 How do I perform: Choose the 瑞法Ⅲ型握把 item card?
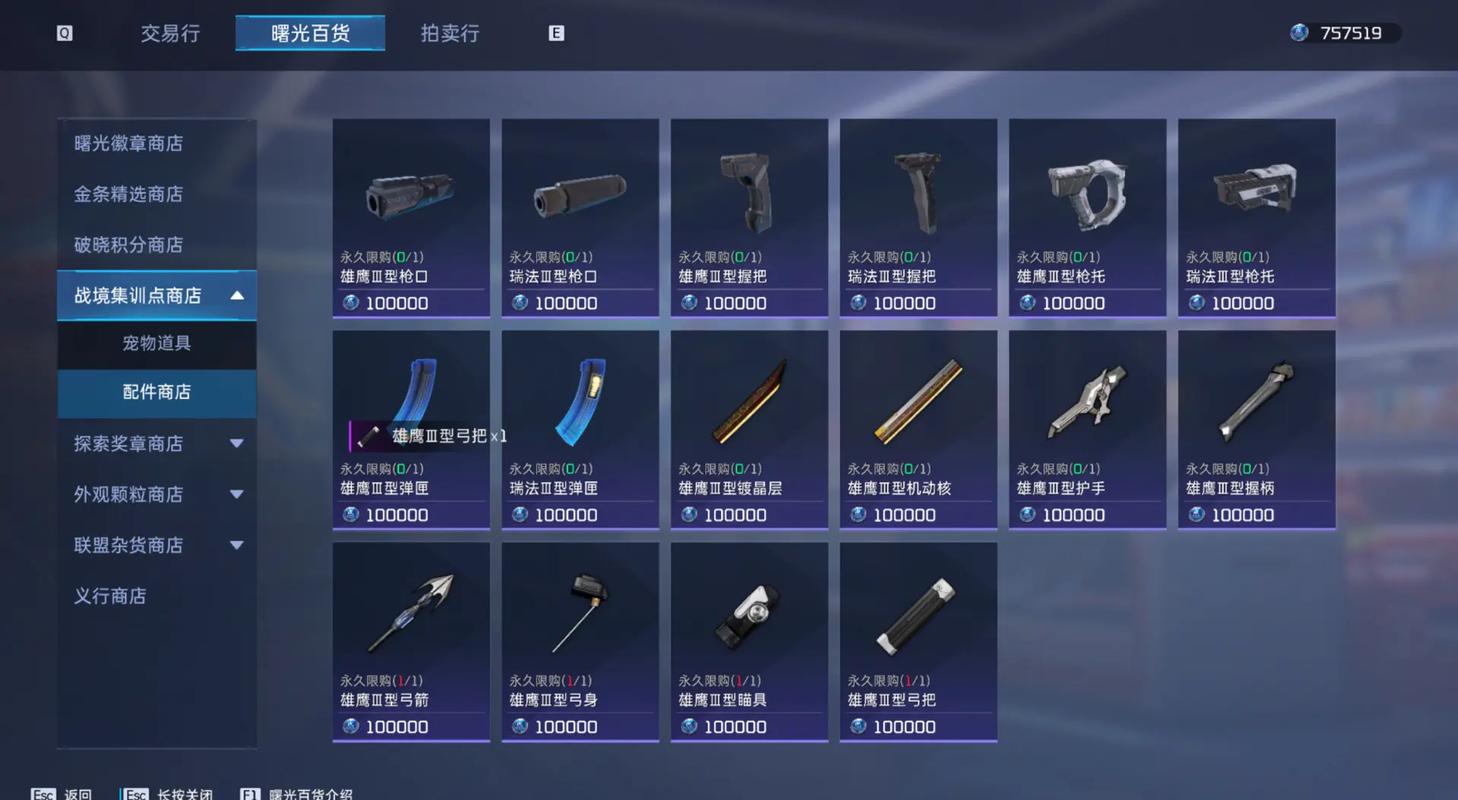[x=918, y=217]
